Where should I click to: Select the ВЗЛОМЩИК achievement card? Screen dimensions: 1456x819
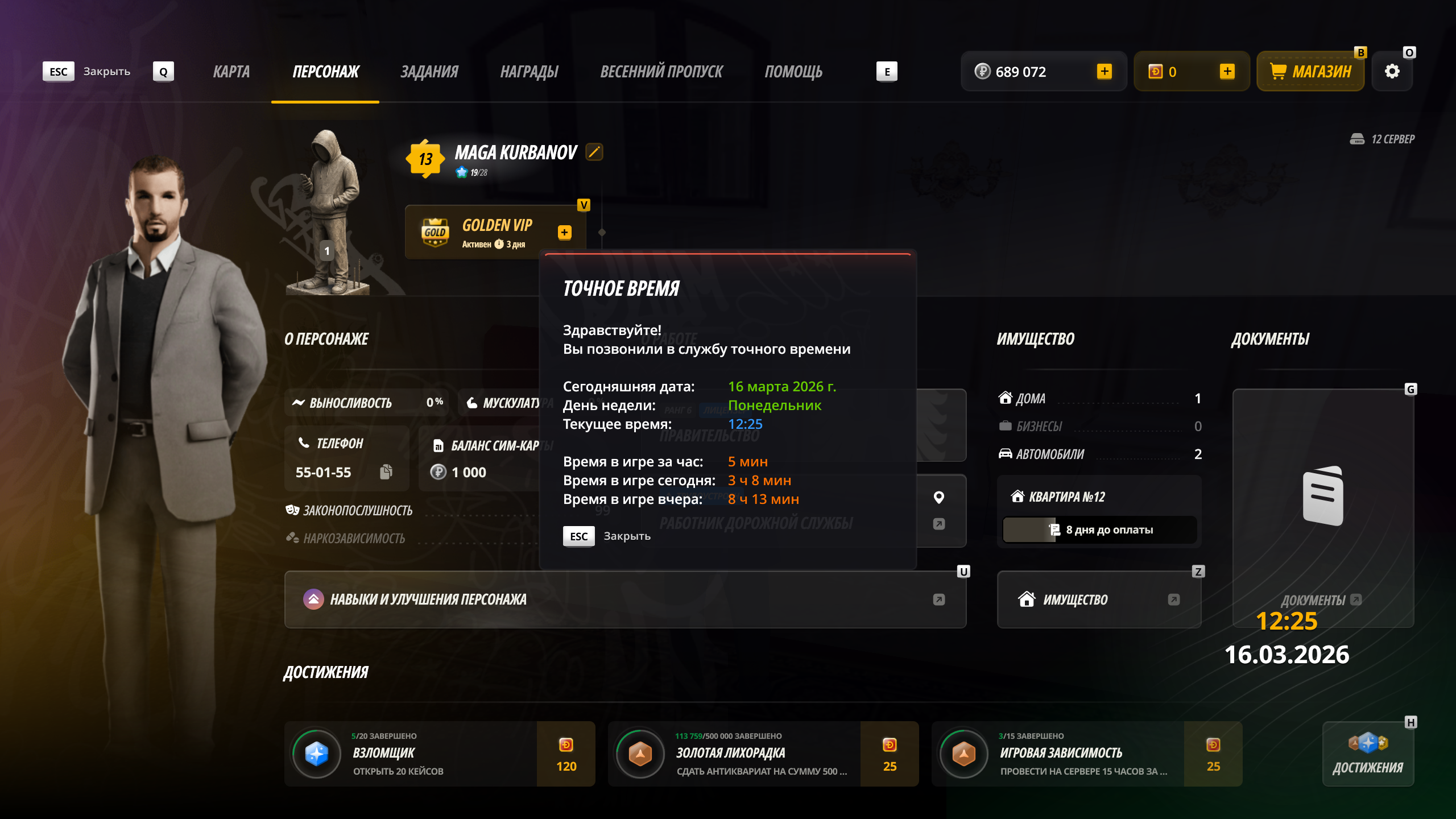pyautogui.click(x=439, y=754)
